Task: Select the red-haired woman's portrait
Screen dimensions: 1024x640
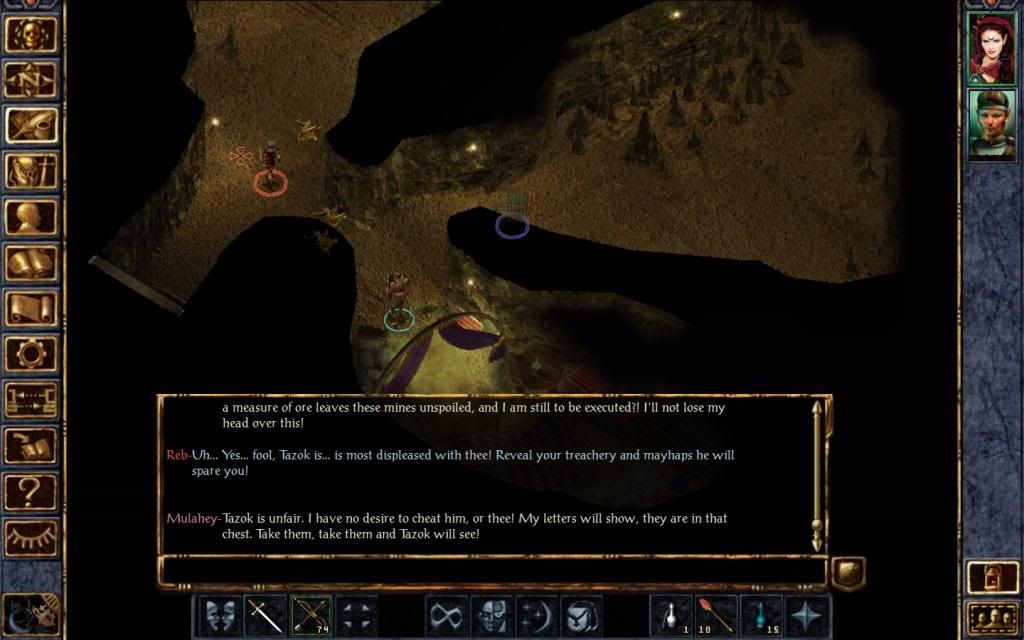Action: (x=991, y=47)
